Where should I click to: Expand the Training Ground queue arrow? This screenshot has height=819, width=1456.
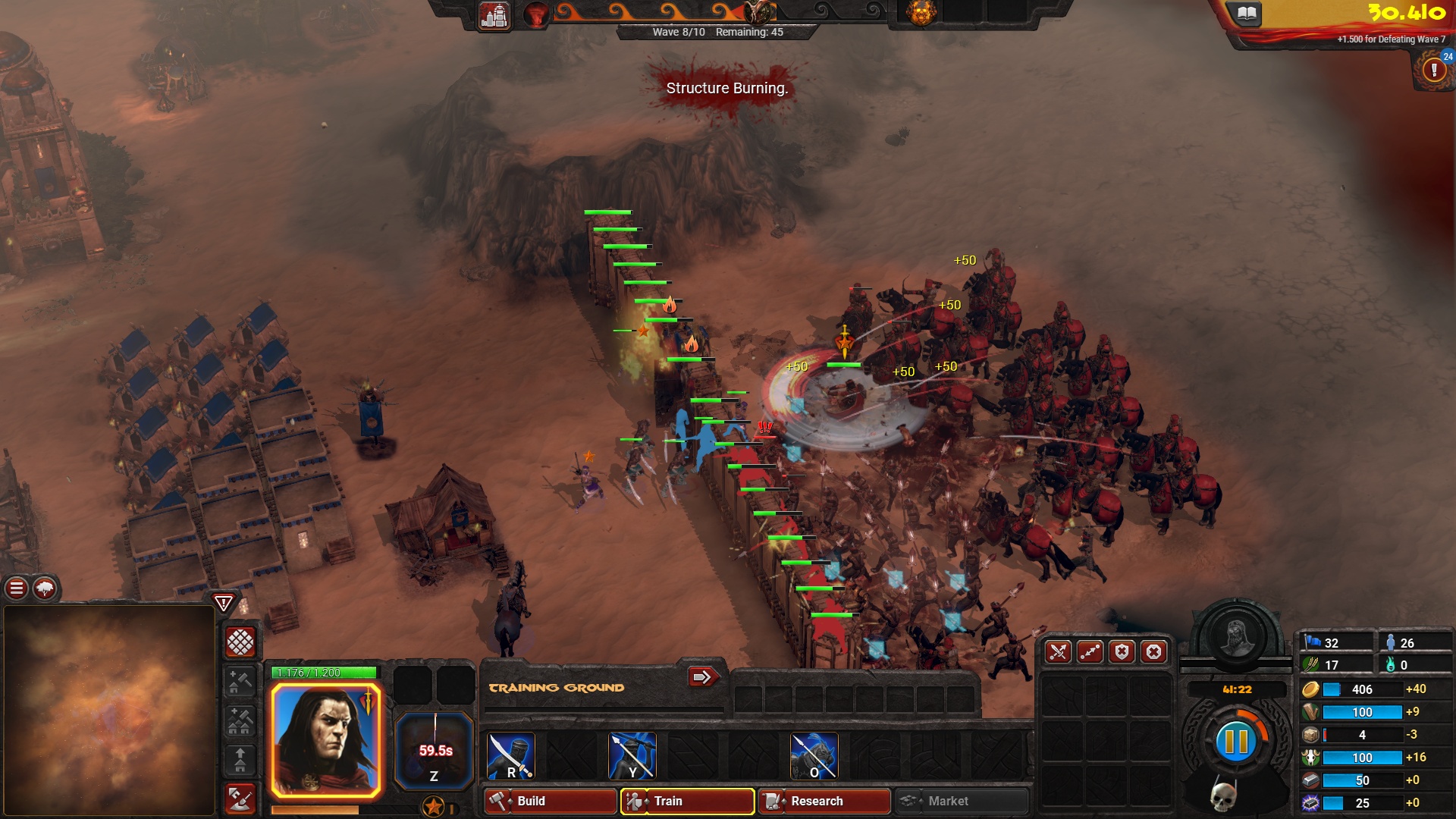pos(703,677)
